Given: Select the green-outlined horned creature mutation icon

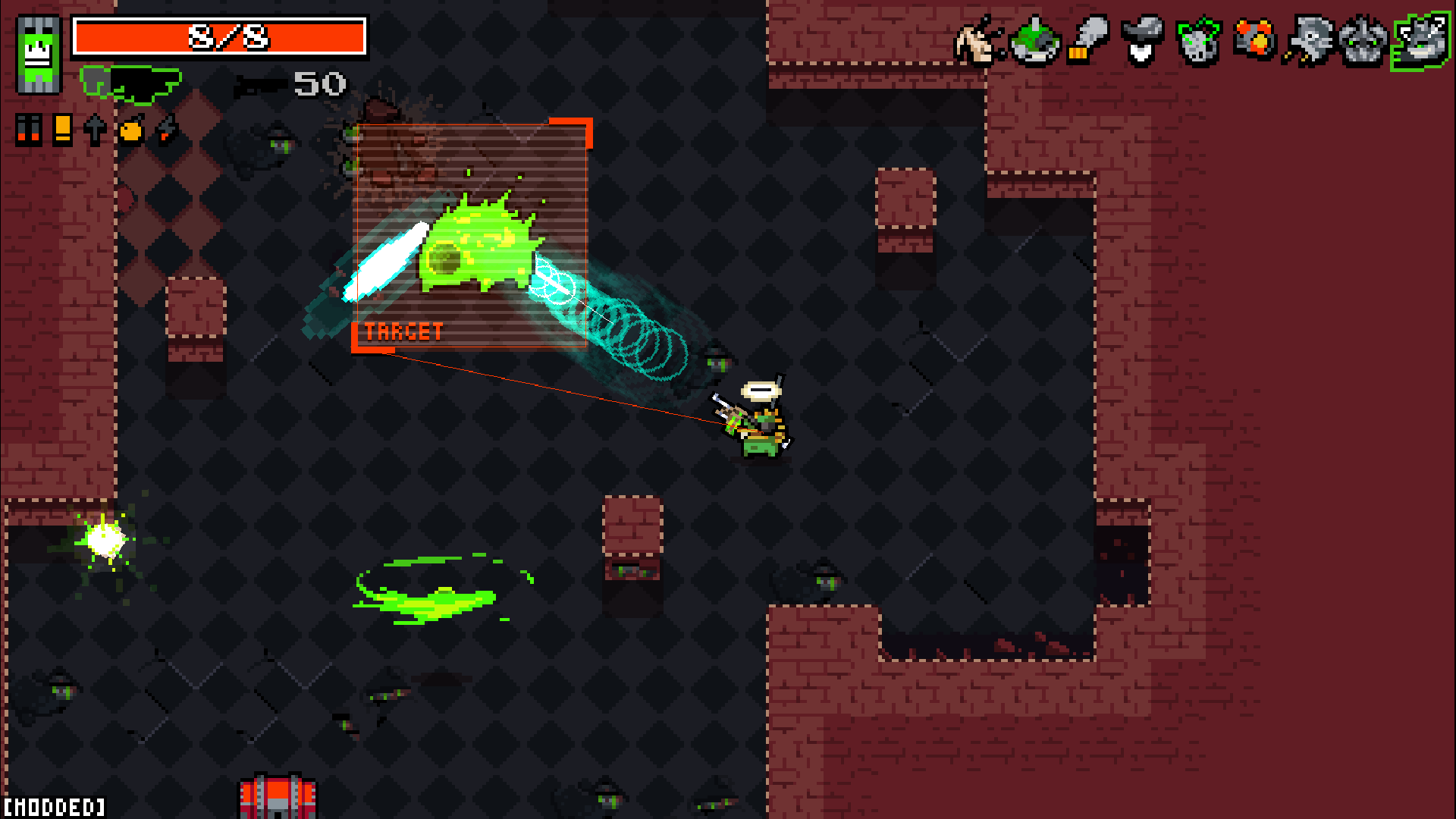Looking at the screenshot, I should [1421, 42].
